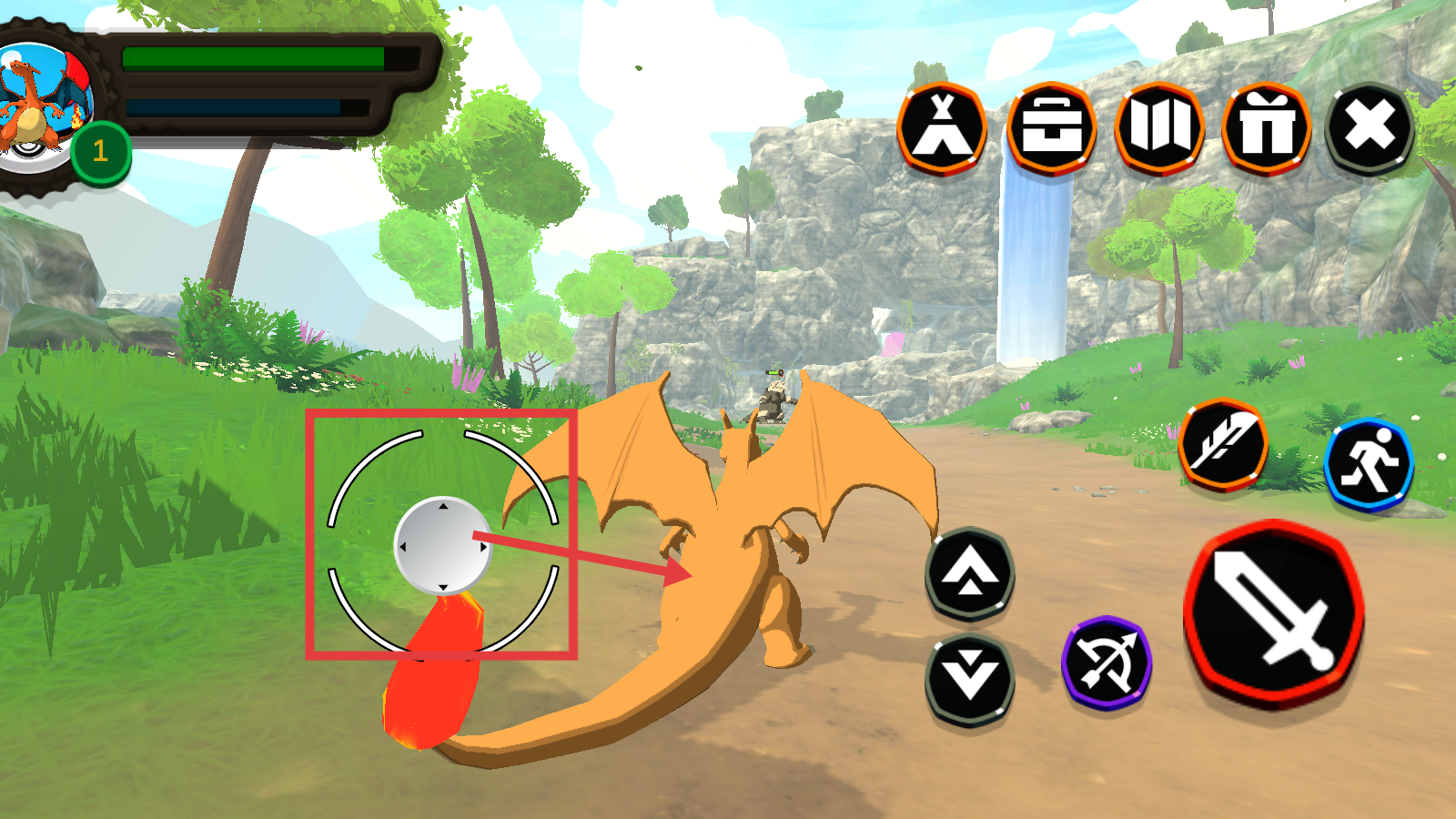
Task: Click the virtual joystick knob
Action: pyautogui.click(x=442, y=546)
